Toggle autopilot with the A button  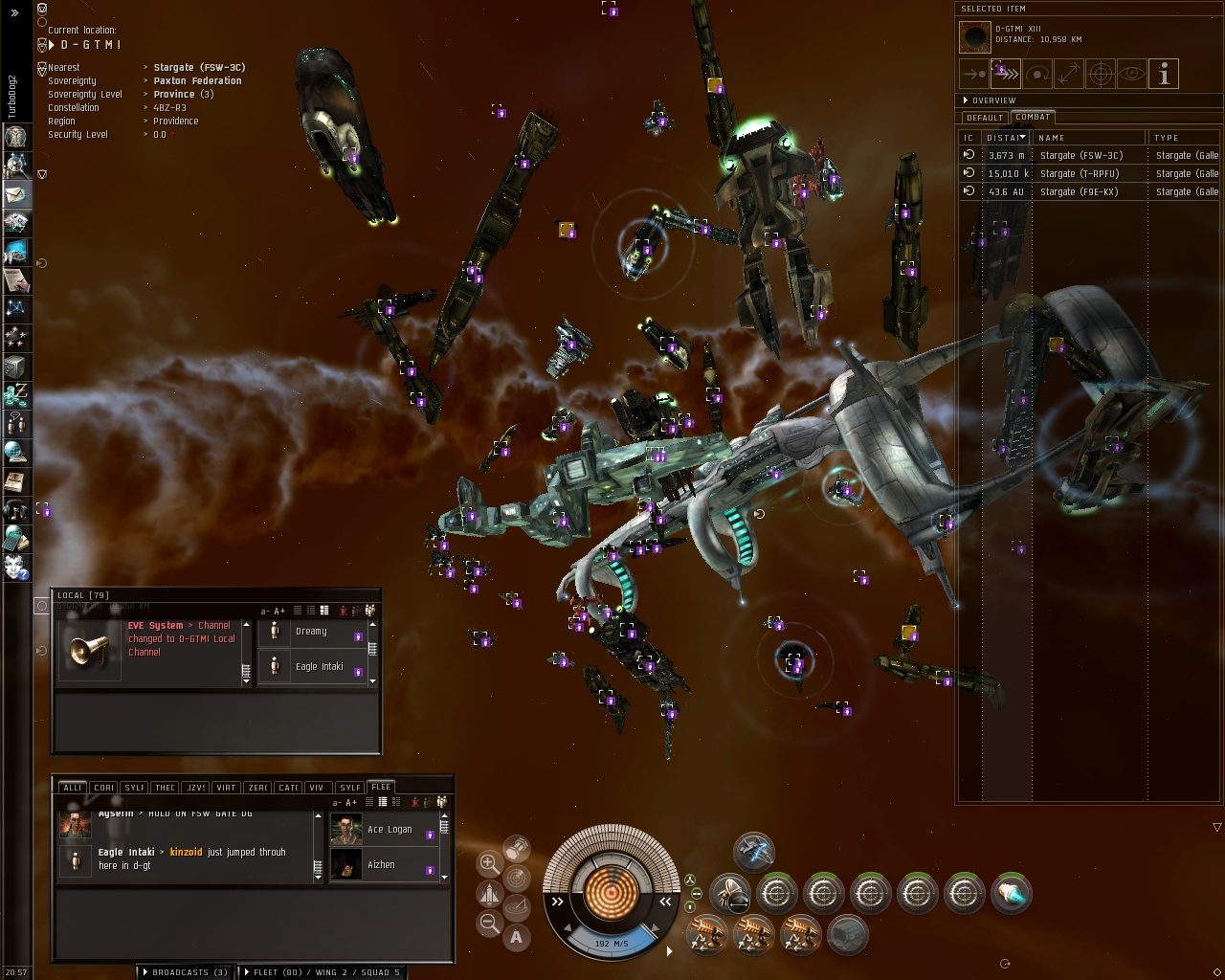click(517, 938)
